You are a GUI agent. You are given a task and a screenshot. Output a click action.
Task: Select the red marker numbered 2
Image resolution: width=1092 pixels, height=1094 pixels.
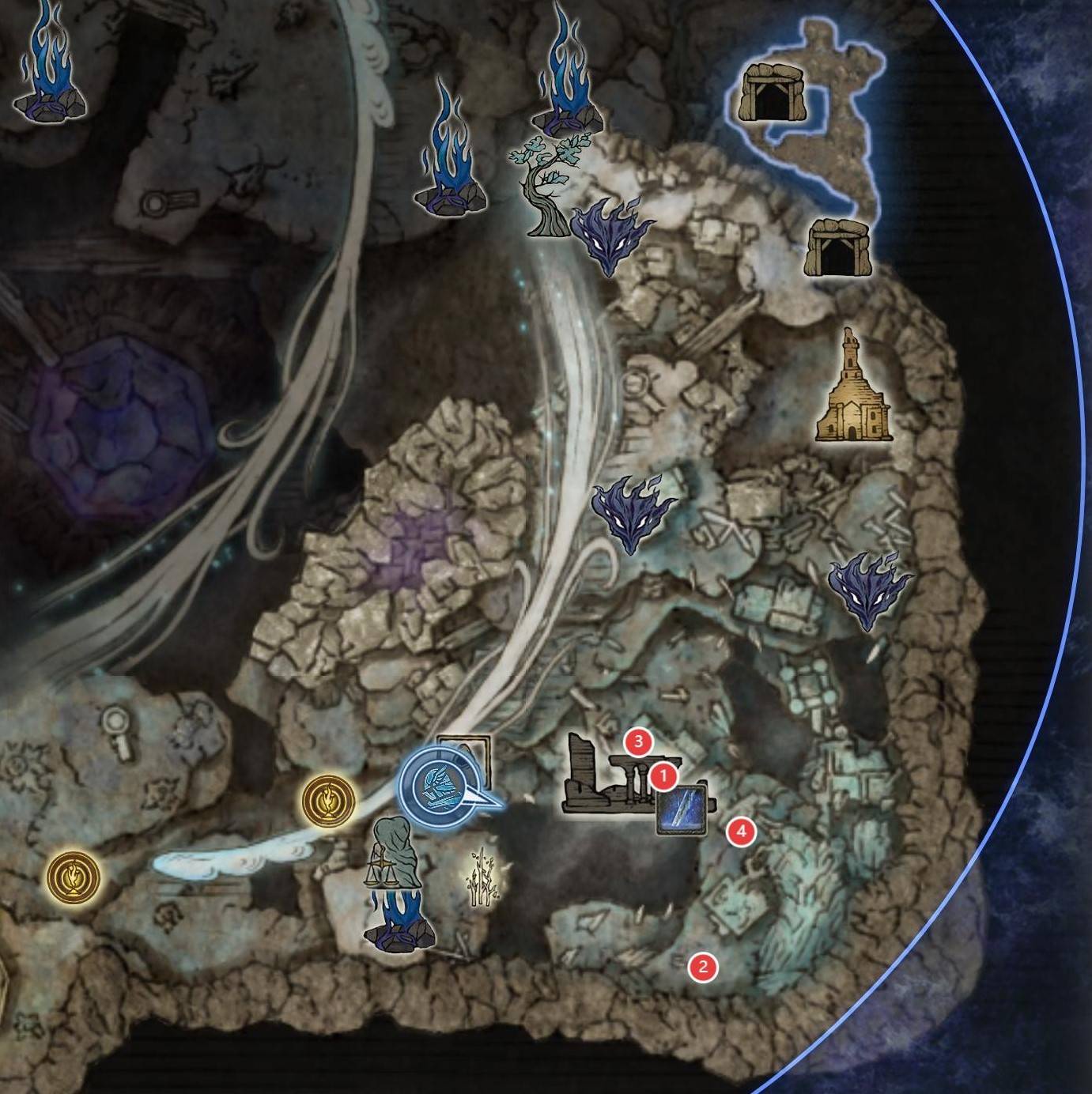(702, 966)
